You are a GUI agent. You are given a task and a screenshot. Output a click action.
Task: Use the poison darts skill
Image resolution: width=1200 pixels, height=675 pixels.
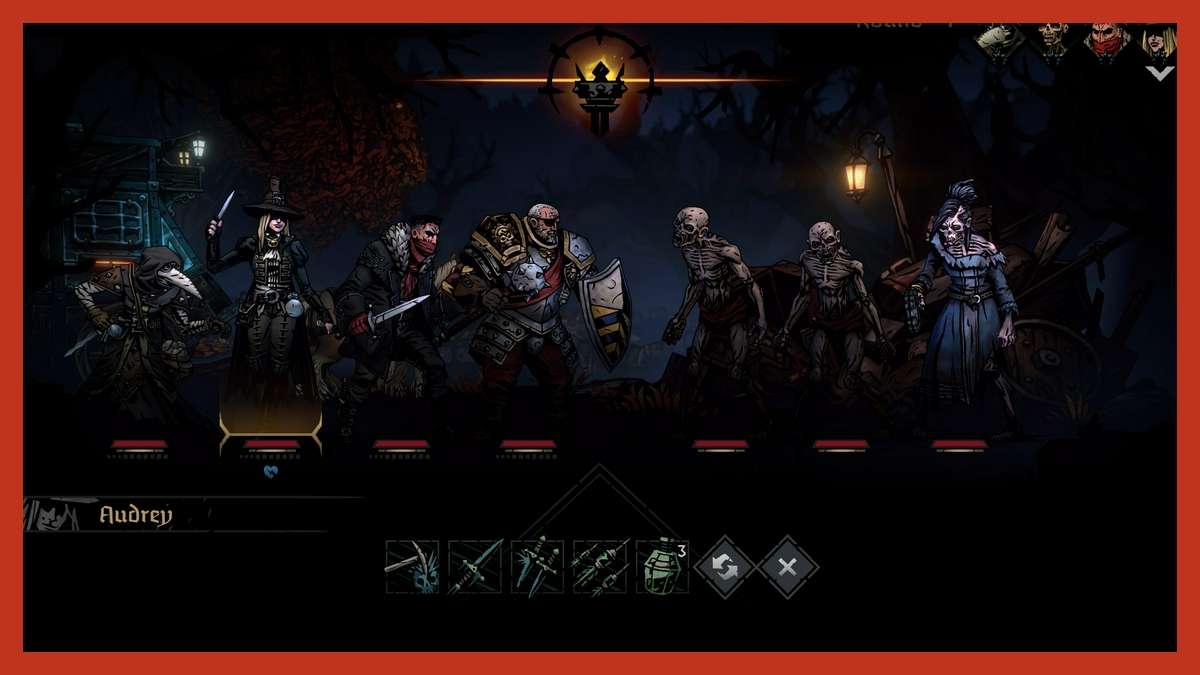[x=600, y=567]
